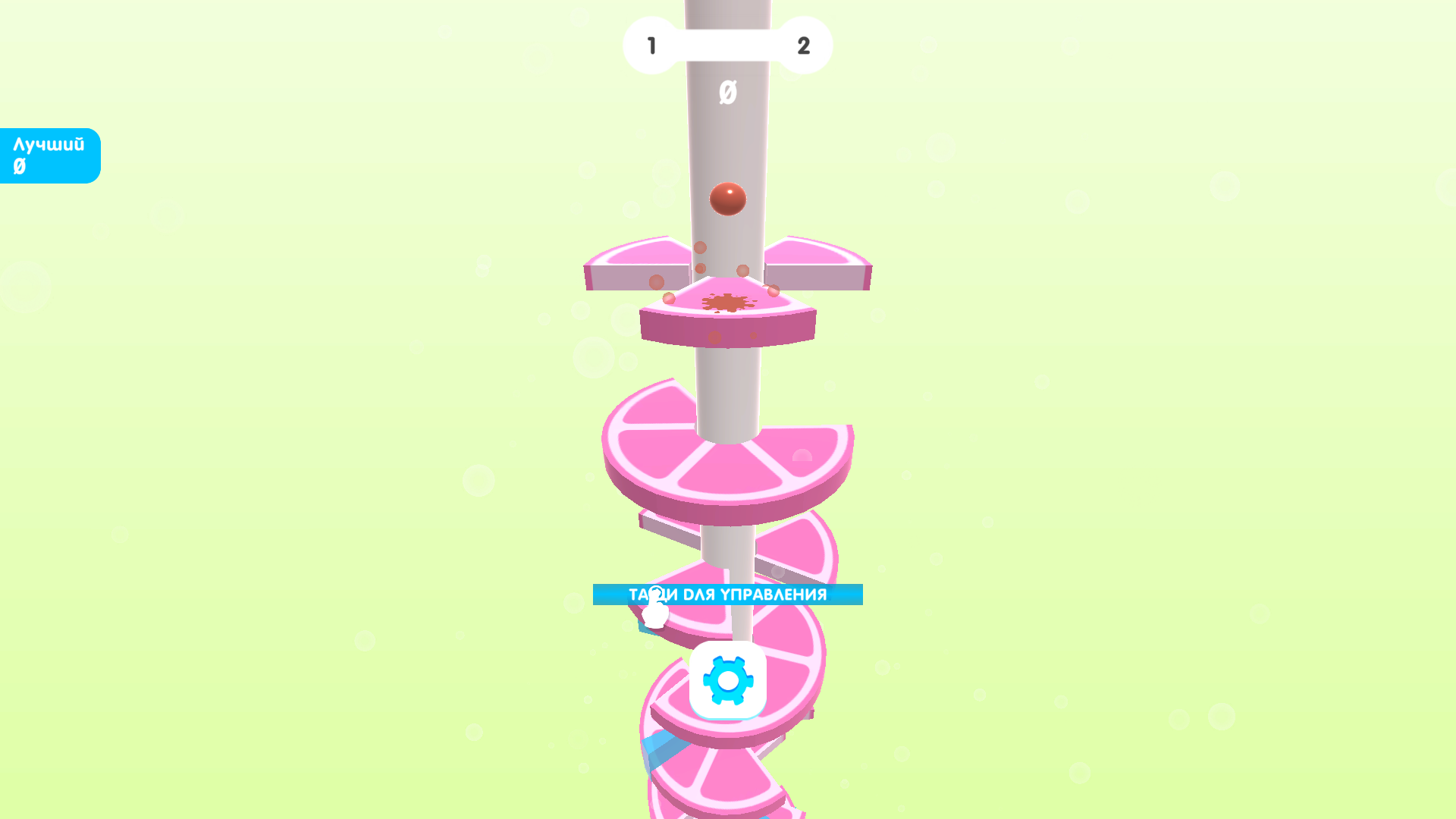Click the progress indicator connecting the level circles
Screen dimensions: 1456x819
coord(728,45)
